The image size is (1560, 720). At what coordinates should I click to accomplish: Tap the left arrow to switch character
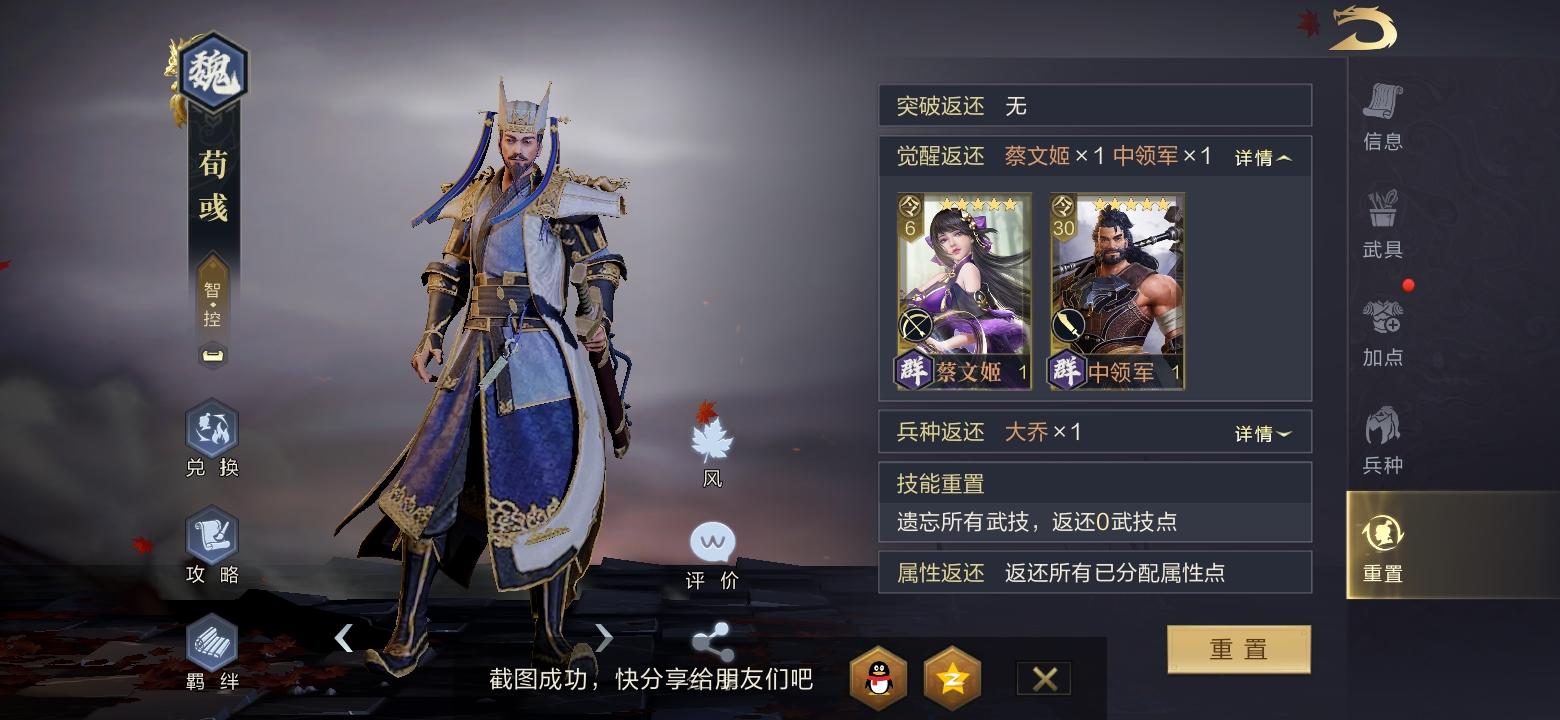click(345, 638)
